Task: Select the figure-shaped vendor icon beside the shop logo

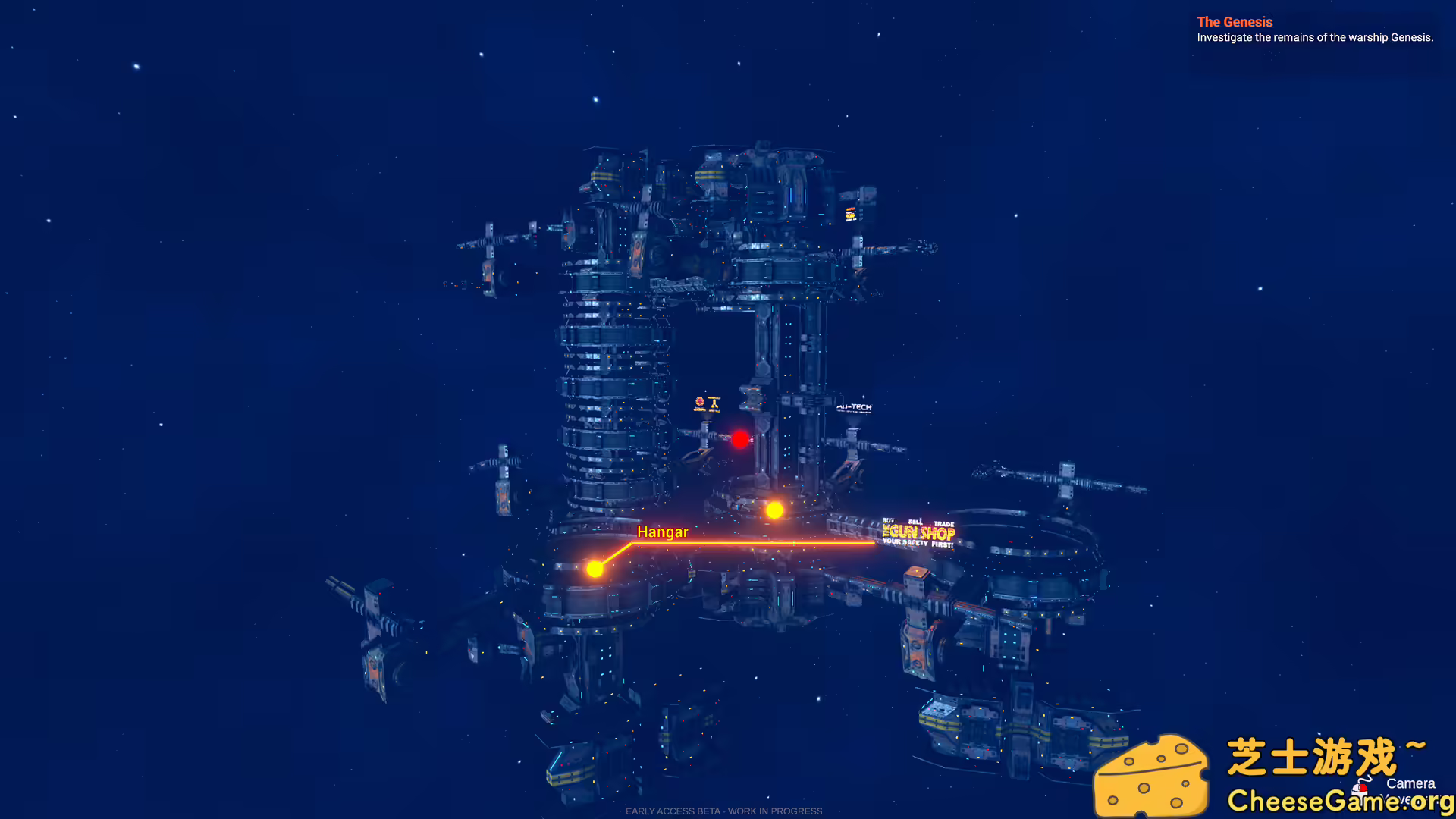Action: pyautogui.click(x=714, y=403)
